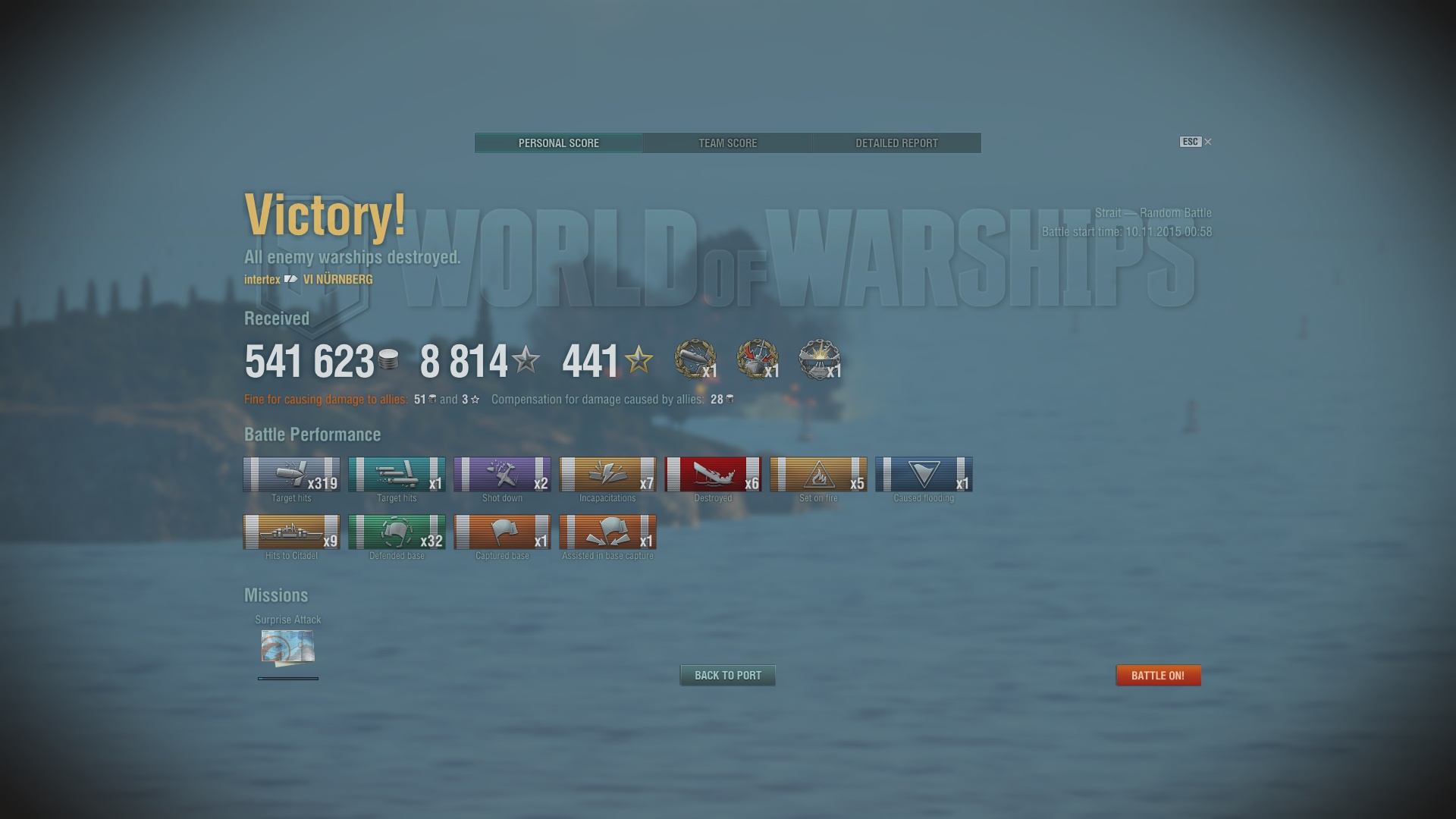Click the Captured base ribbon
The image size is (1456, 819).
click(502, 532)
